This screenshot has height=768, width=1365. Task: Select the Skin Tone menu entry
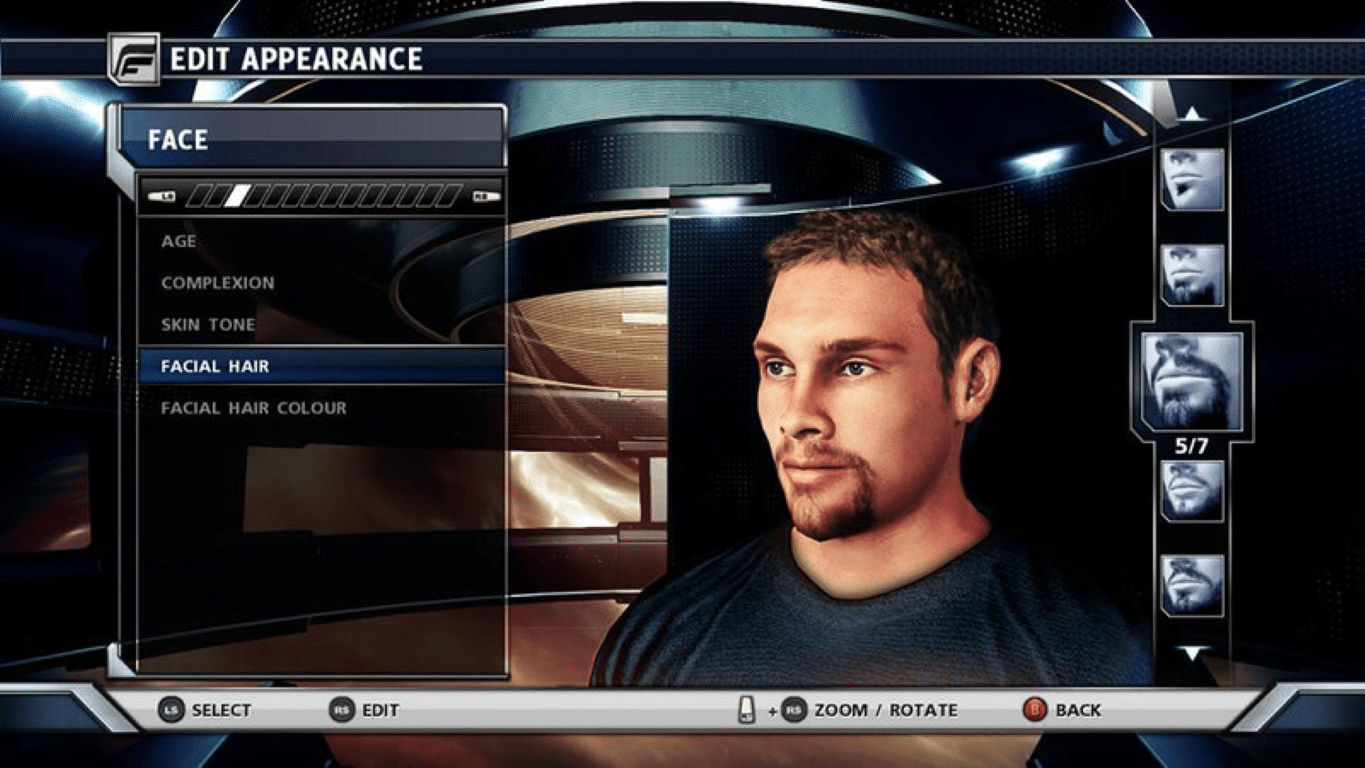[x=207, y=324]
